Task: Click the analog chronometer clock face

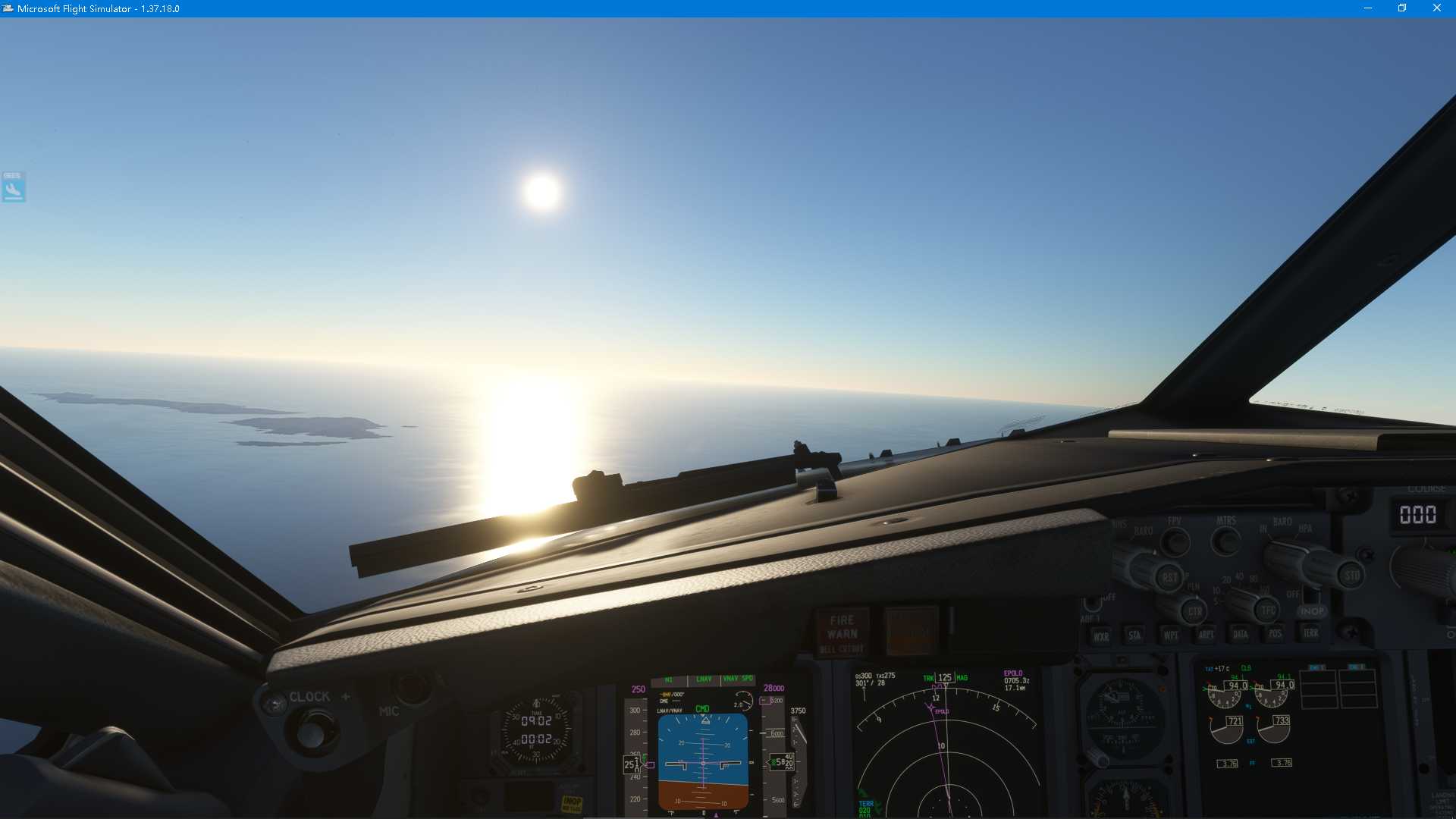Action: coord(538,732)
